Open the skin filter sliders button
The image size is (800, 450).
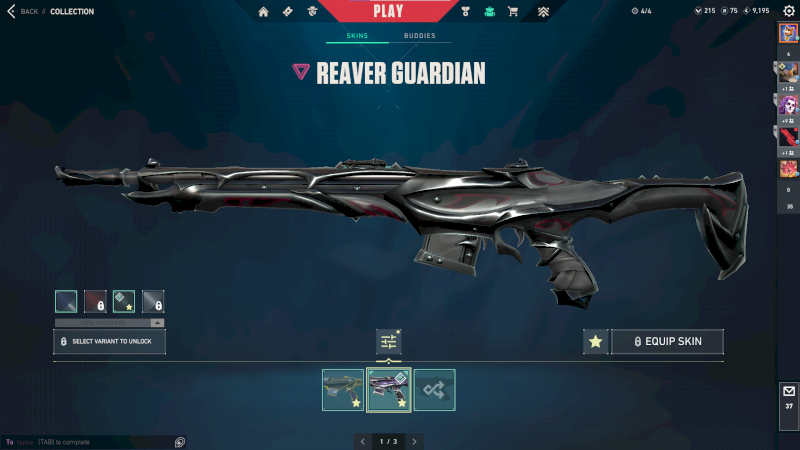tap(389, 341)
